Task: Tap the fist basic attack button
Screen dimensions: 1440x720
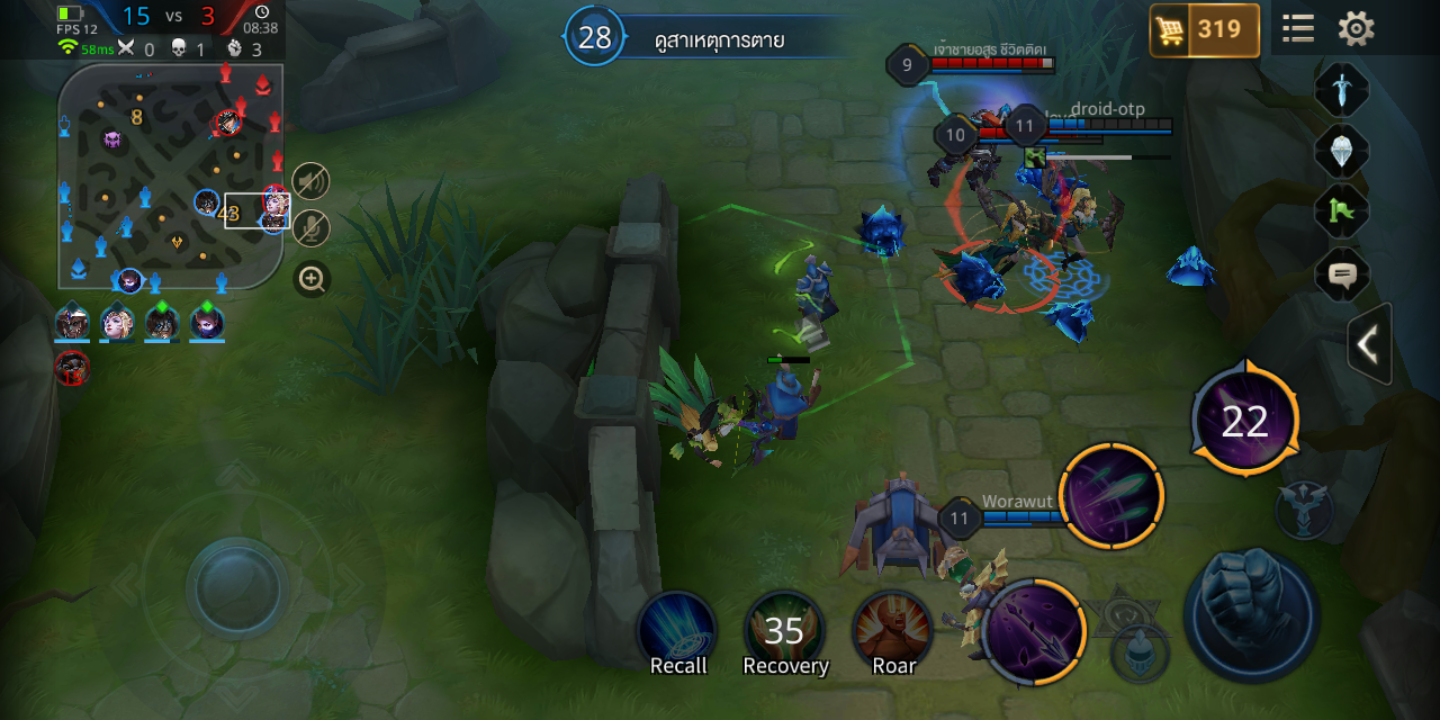Action: [1251, 609]
